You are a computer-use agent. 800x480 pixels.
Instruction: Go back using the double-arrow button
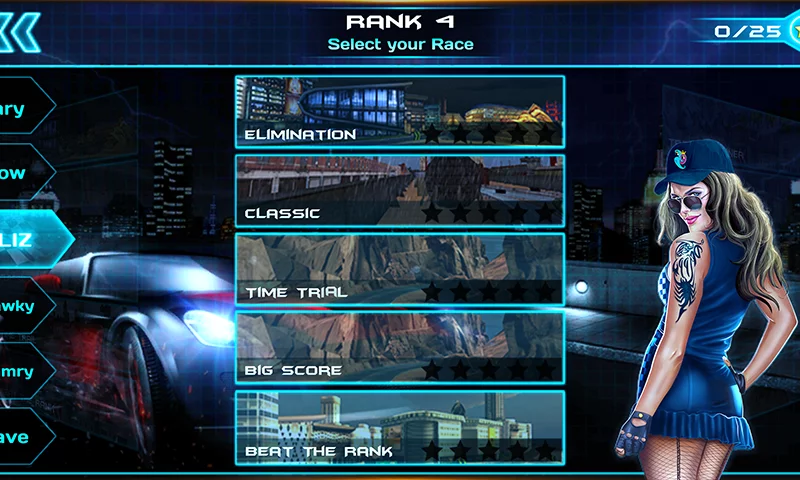tap(20, 30)
